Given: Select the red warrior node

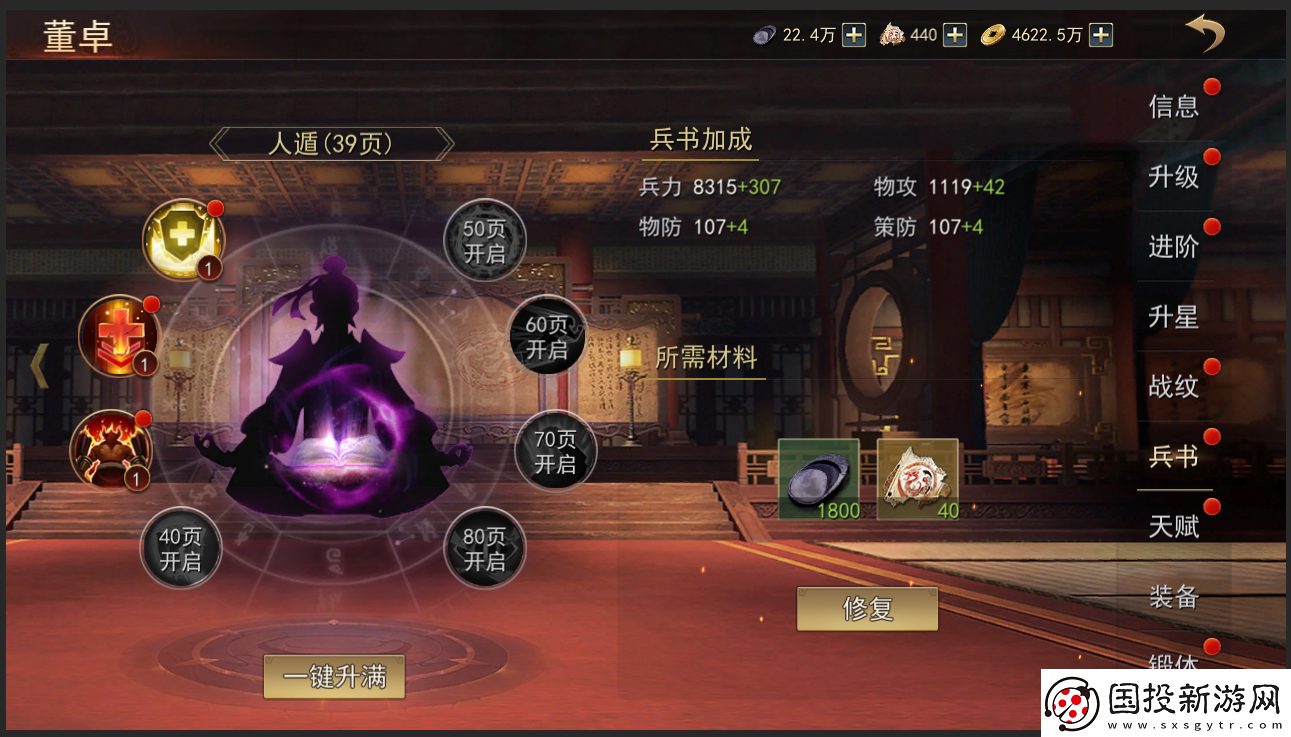Looking at the screenshot, I should [110, 450].
